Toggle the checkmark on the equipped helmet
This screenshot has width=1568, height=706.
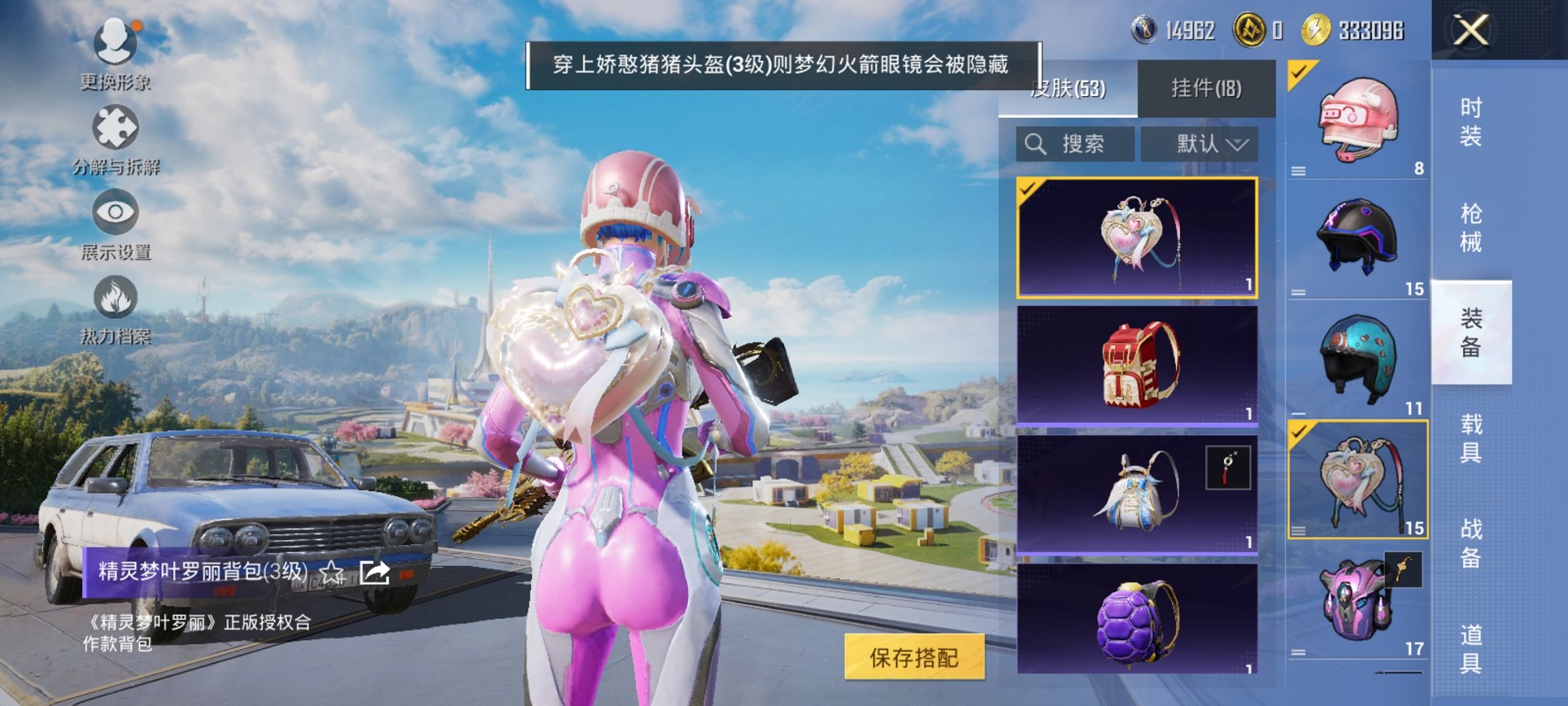(x=1297, y=75)
